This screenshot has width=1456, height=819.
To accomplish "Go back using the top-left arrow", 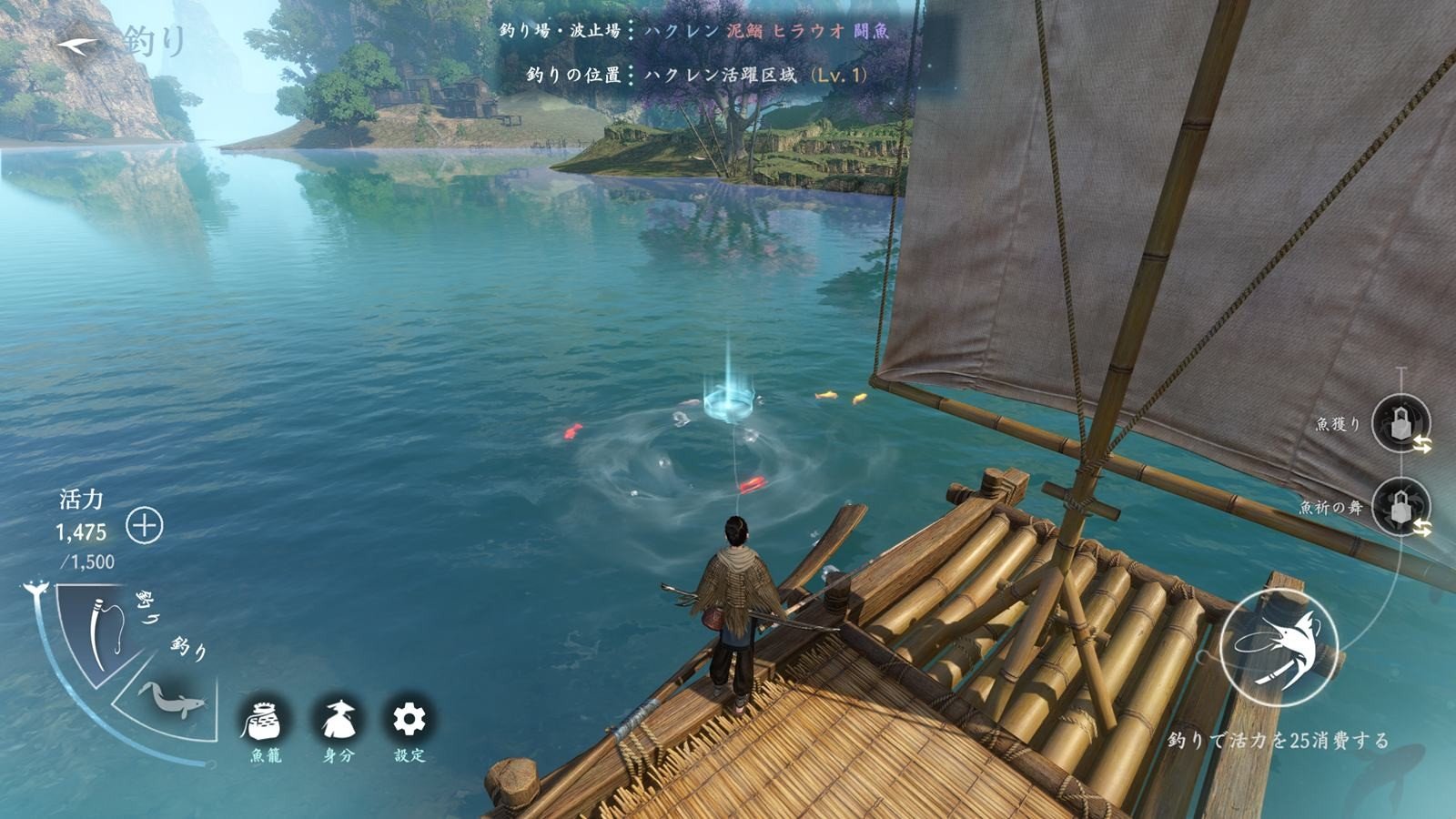I will click(78, 45).
